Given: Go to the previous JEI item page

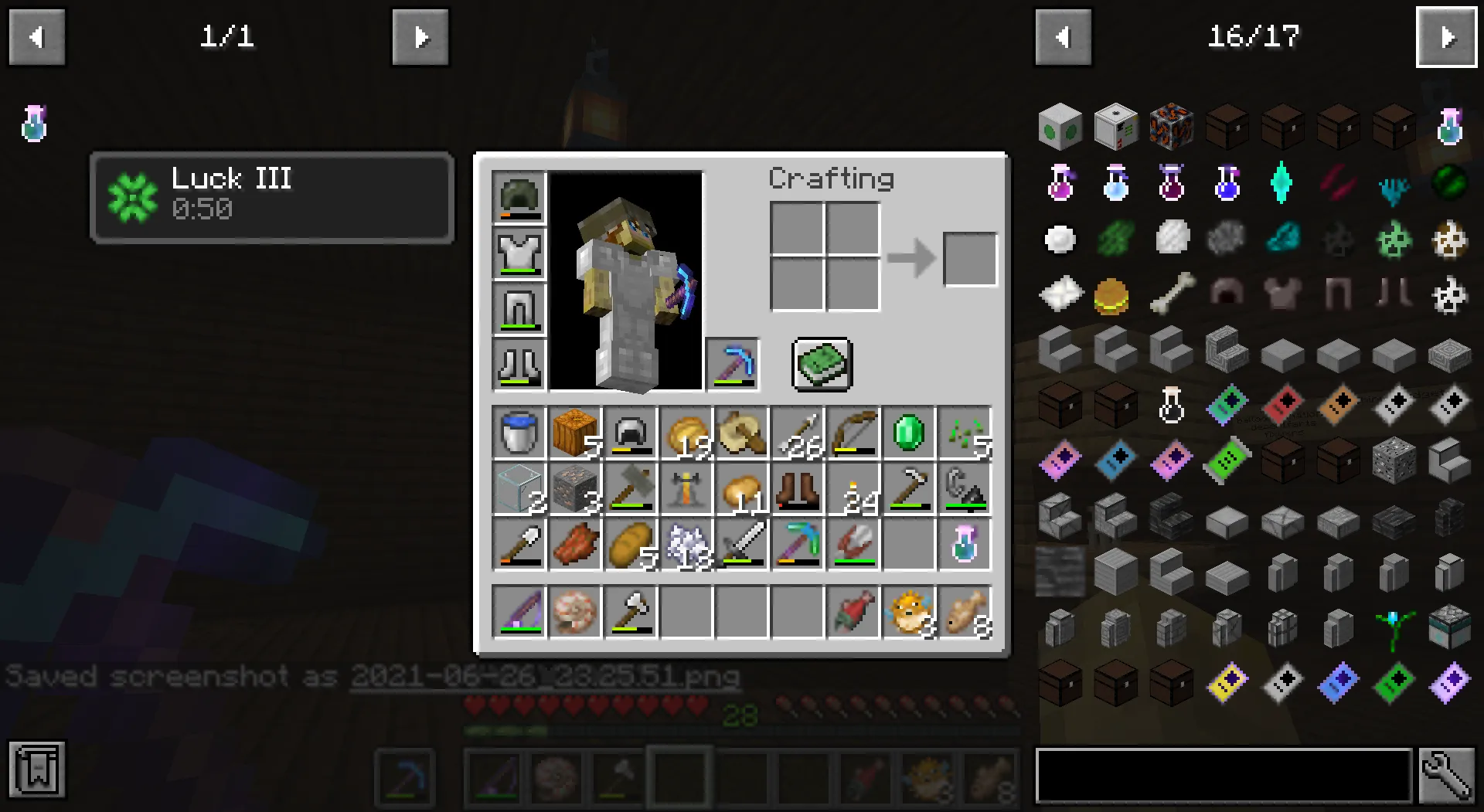Looking at the screenshot, I should coord(1063,36).
